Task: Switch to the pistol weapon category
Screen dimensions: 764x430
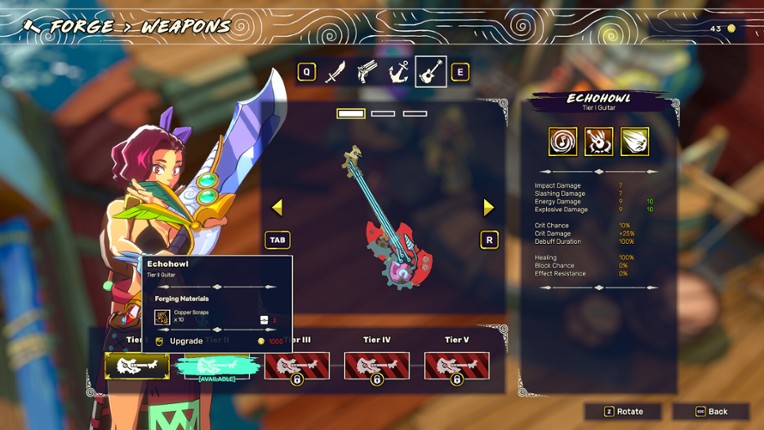Action: click(367, 72)
